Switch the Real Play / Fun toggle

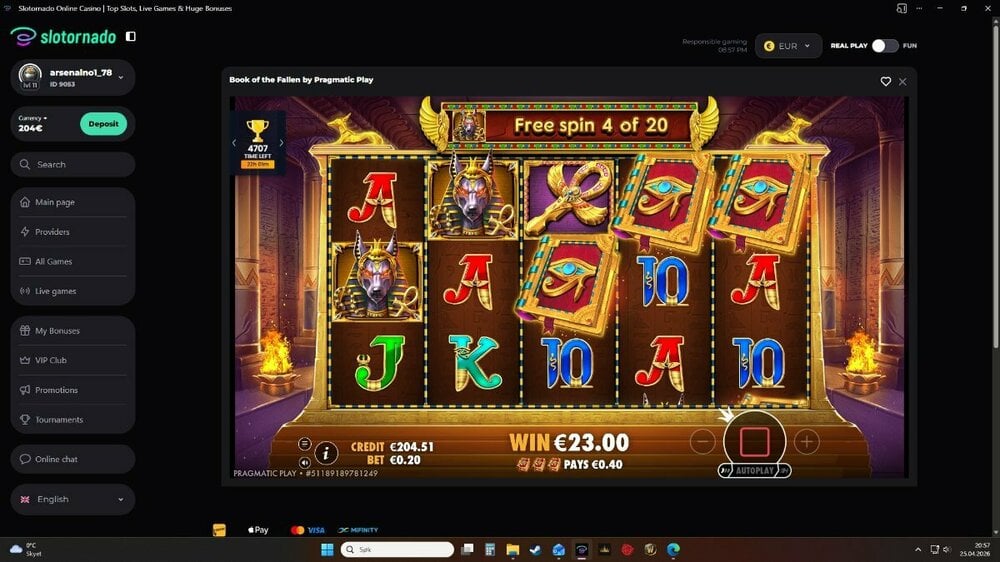(x=885, y=45)
